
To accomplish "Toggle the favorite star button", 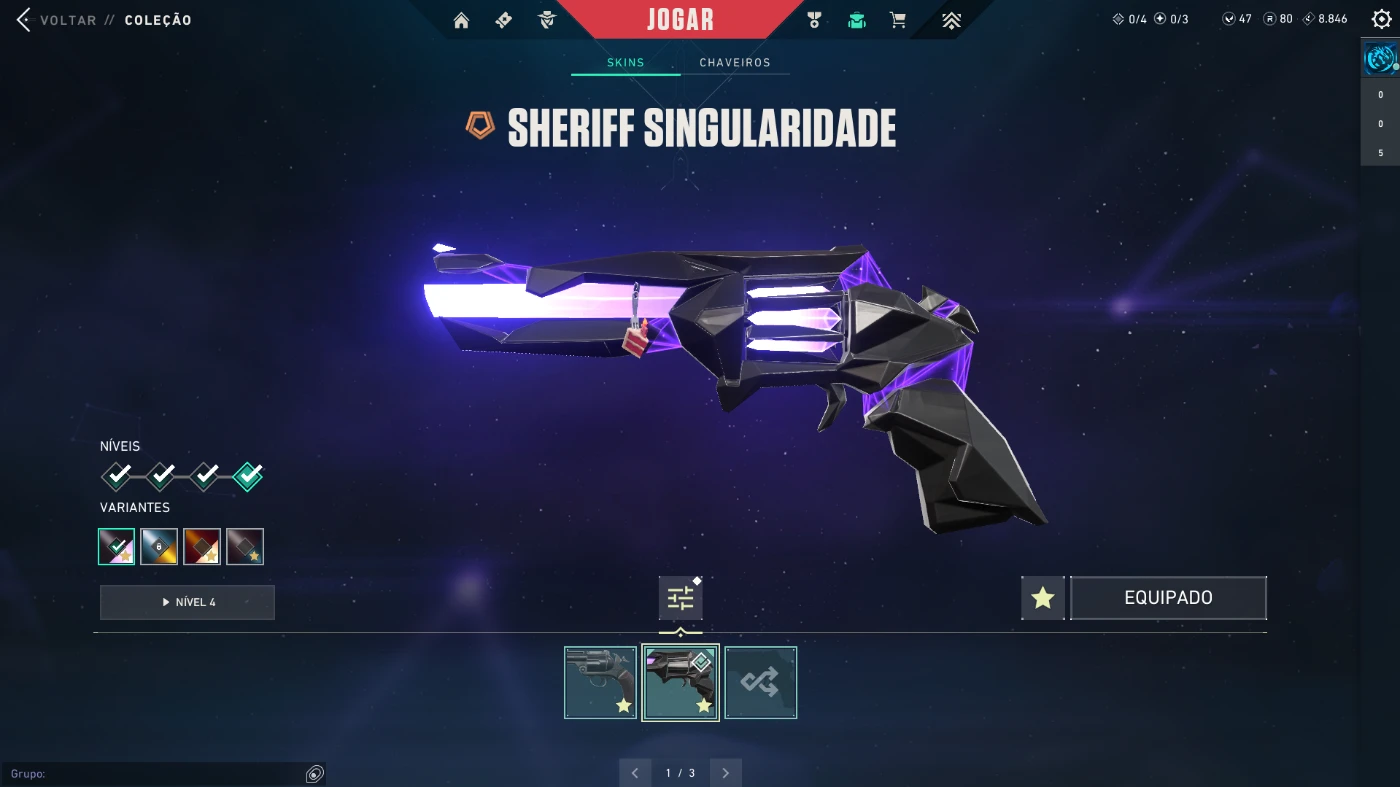I will [1043, 598].
